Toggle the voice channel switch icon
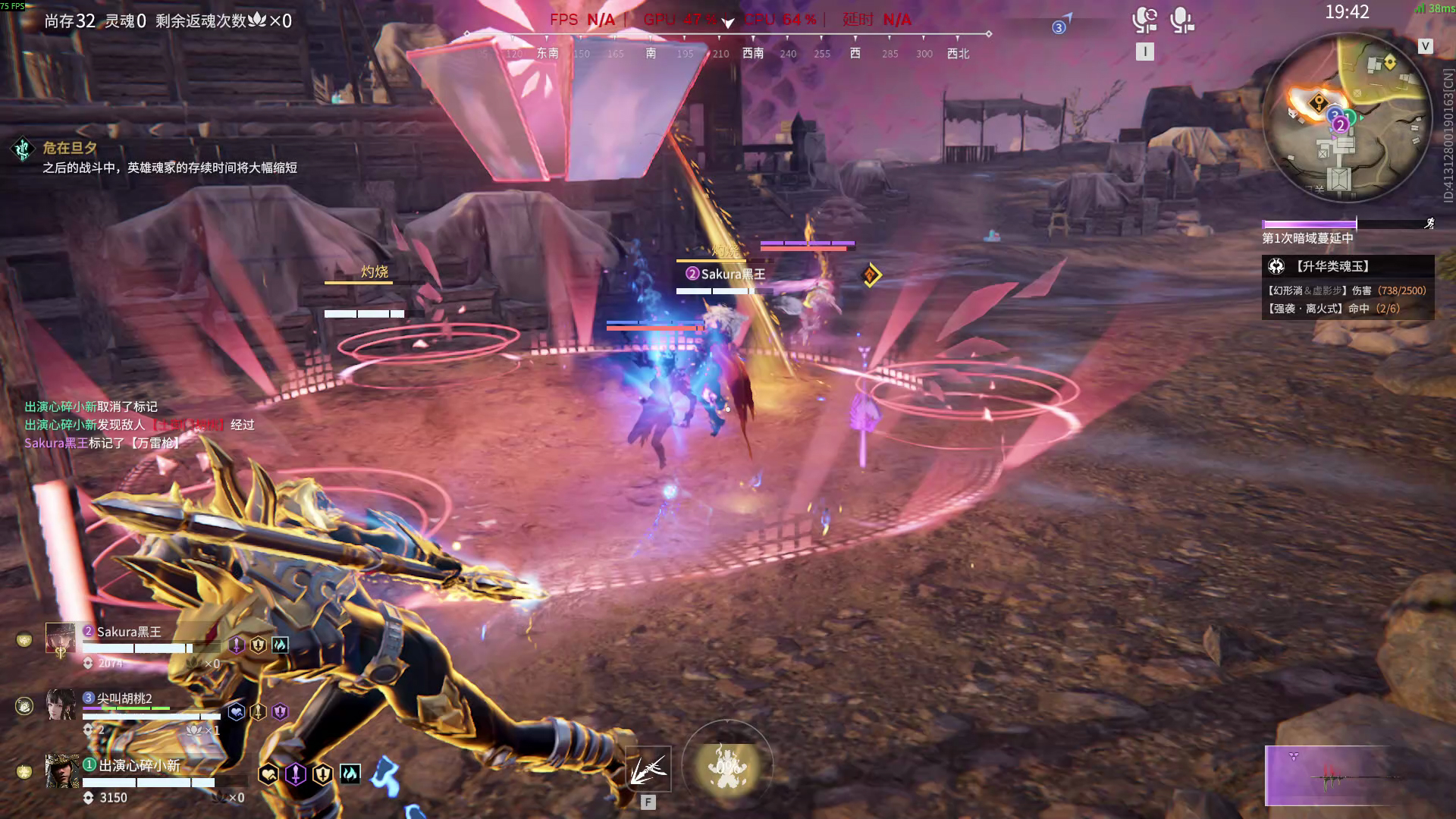Image resolution: width=1456 pixels, height=819 pixels. [1144, 20]
